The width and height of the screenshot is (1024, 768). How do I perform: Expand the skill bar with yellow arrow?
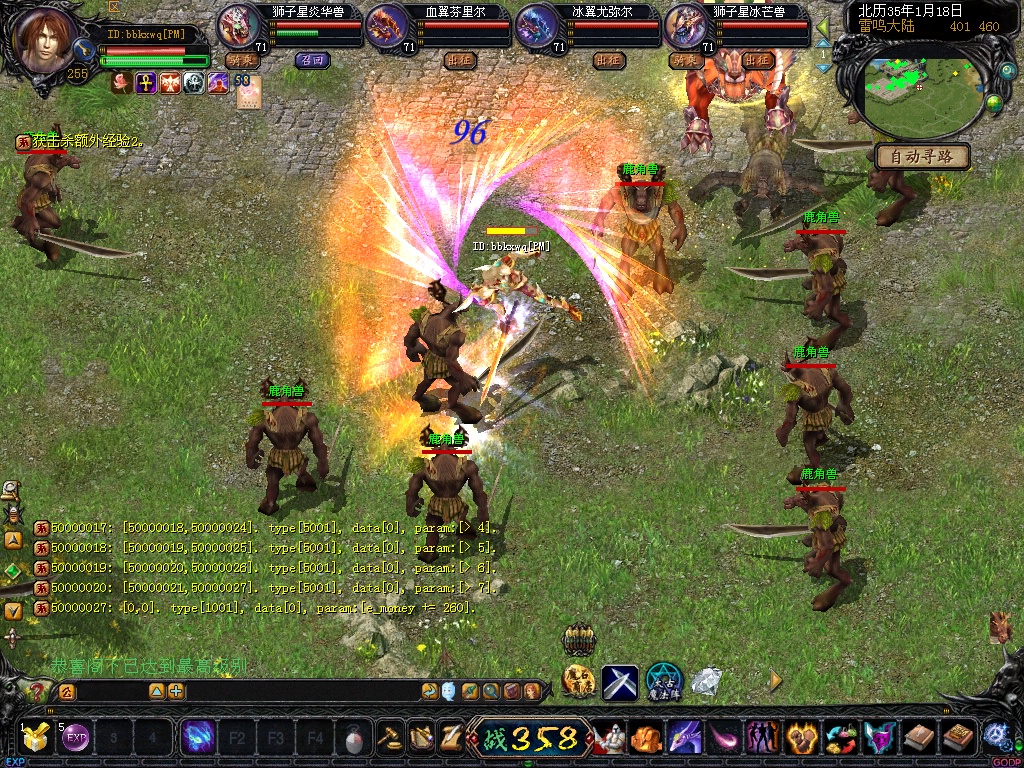[775, 680]
